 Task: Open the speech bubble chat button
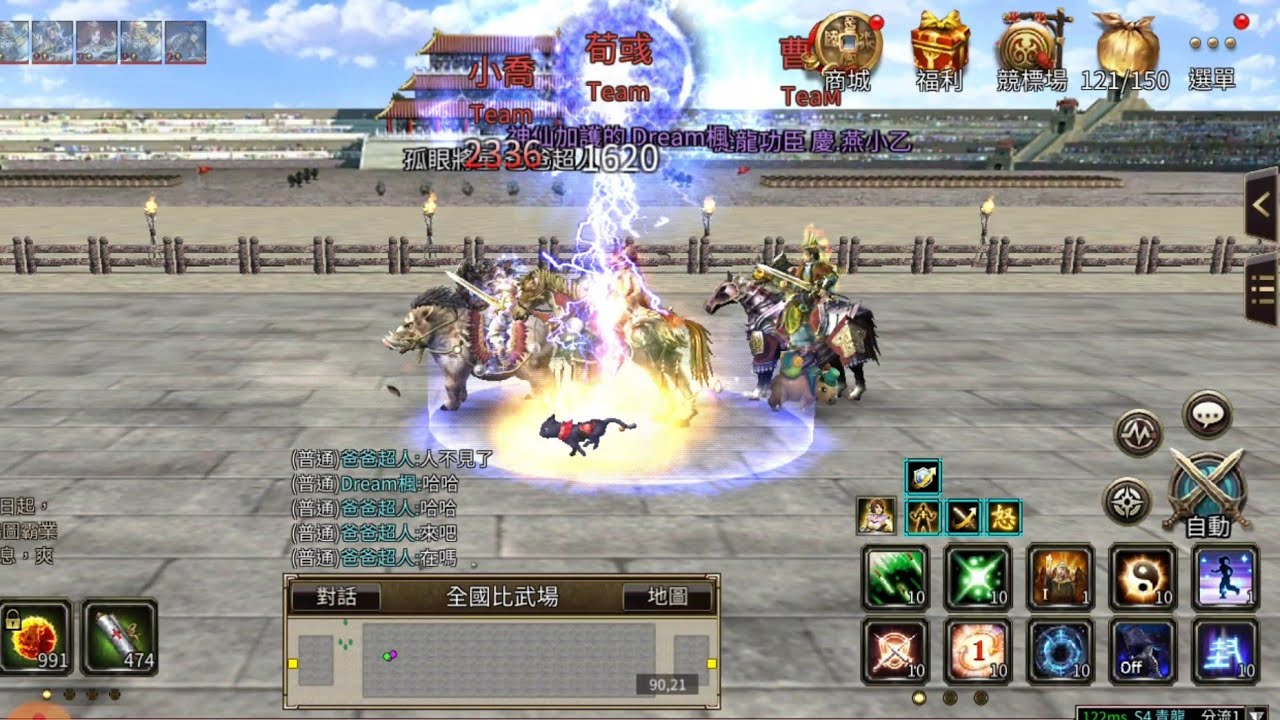1207,414
